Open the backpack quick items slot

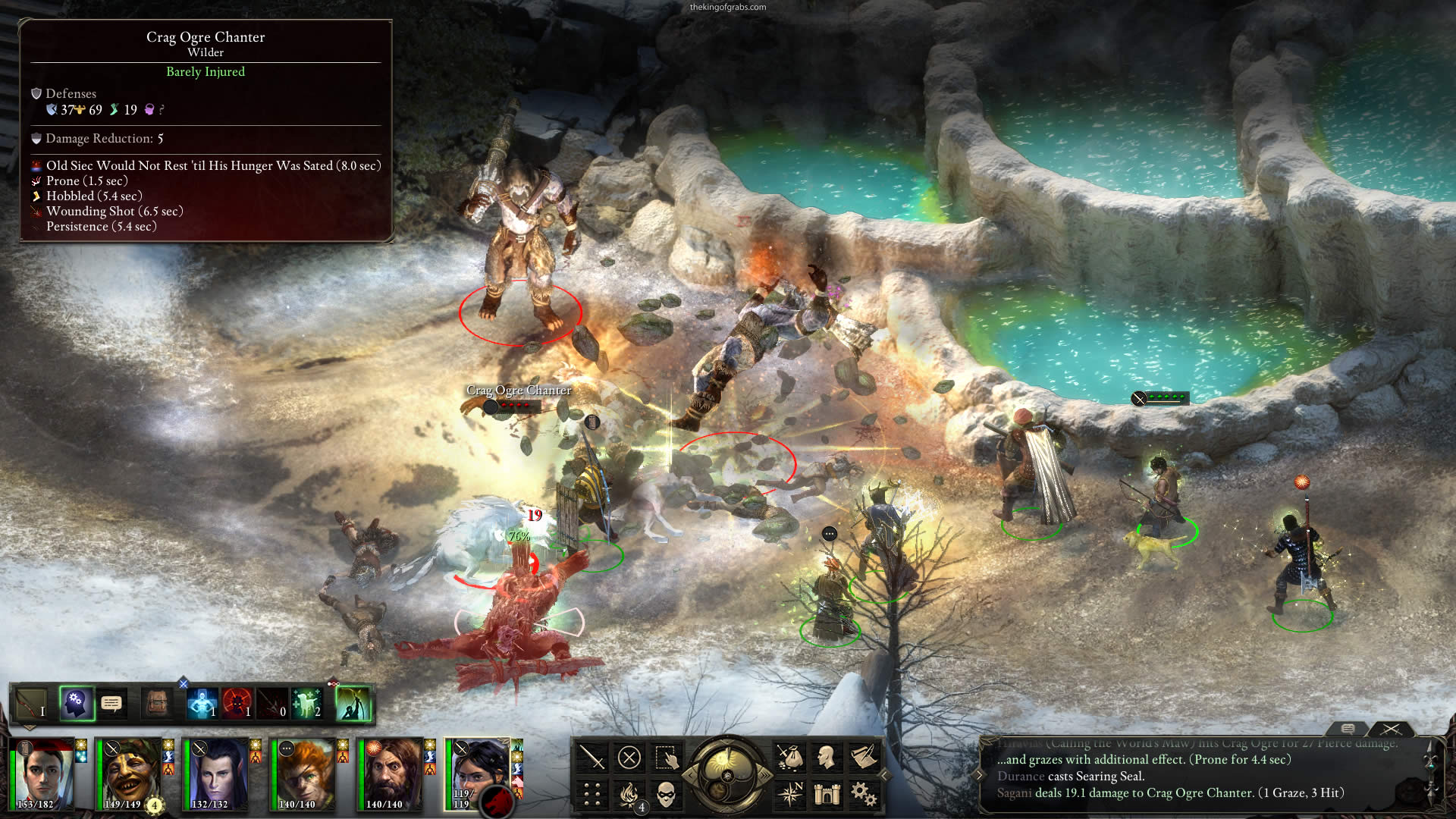157,704
